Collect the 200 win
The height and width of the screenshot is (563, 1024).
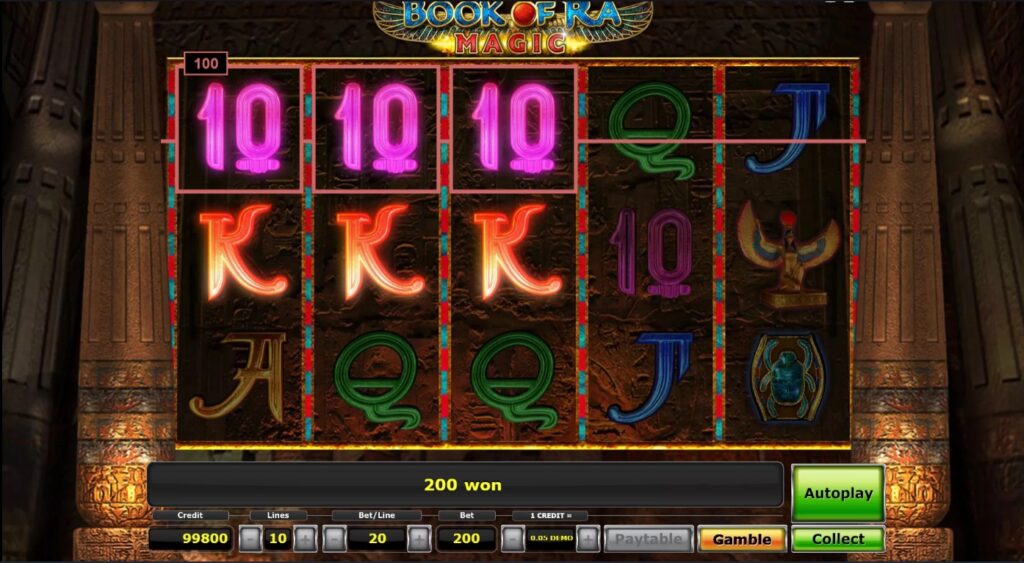click(838, 539)
